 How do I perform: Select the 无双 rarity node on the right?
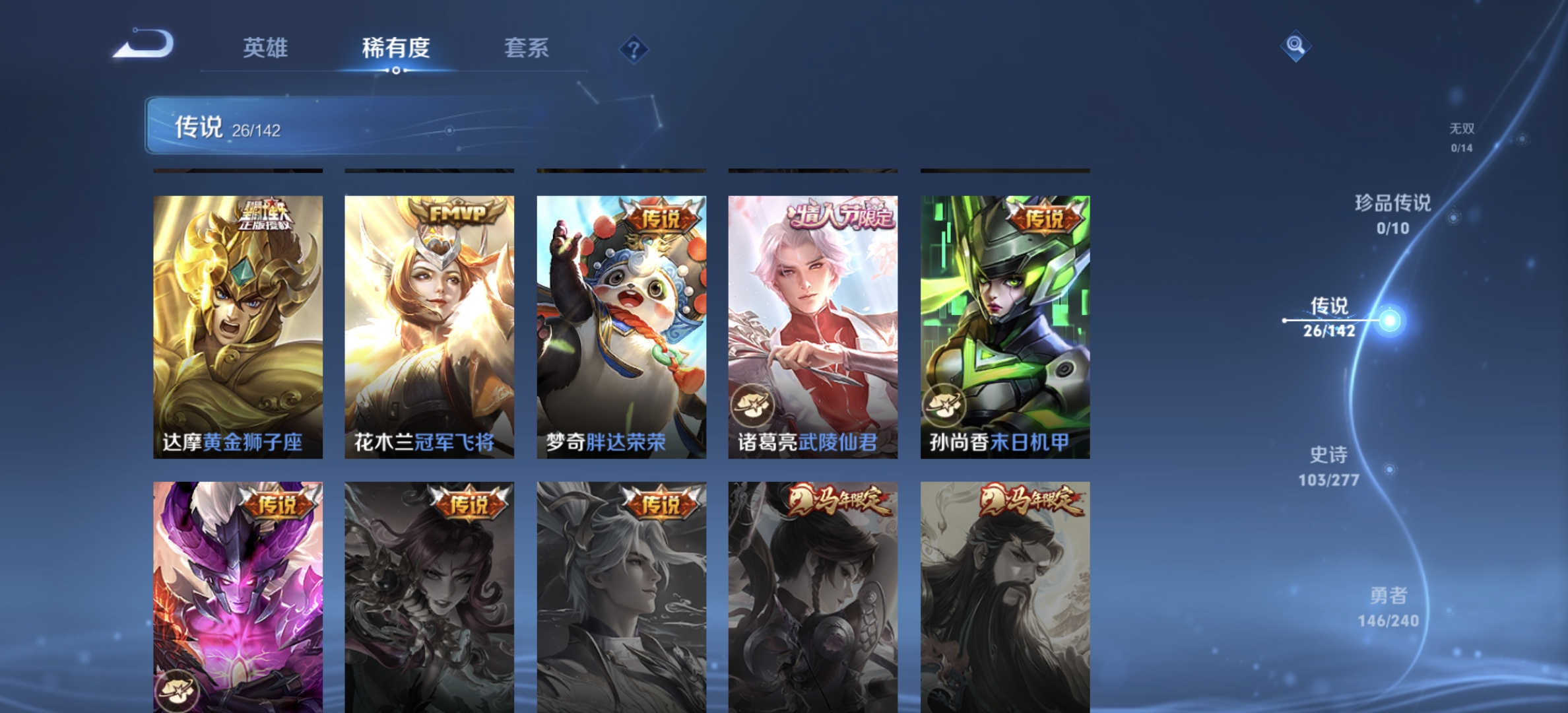click(x=1462, y=137)
